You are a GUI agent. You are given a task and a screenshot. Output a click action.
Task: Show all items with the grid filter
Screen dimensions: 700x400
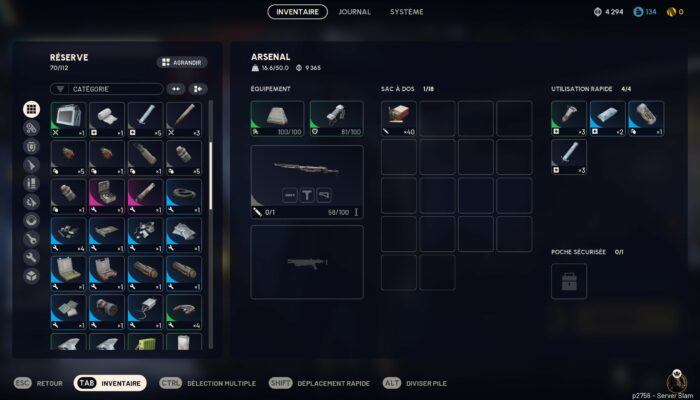click(x=31, y=109)
